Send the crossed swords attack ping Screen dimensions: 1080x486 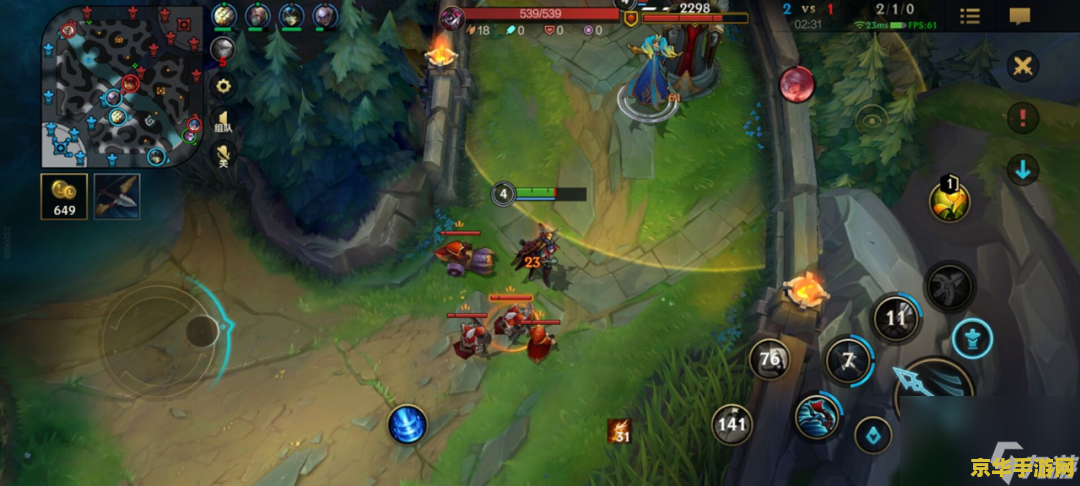(x=1022, y=67)
